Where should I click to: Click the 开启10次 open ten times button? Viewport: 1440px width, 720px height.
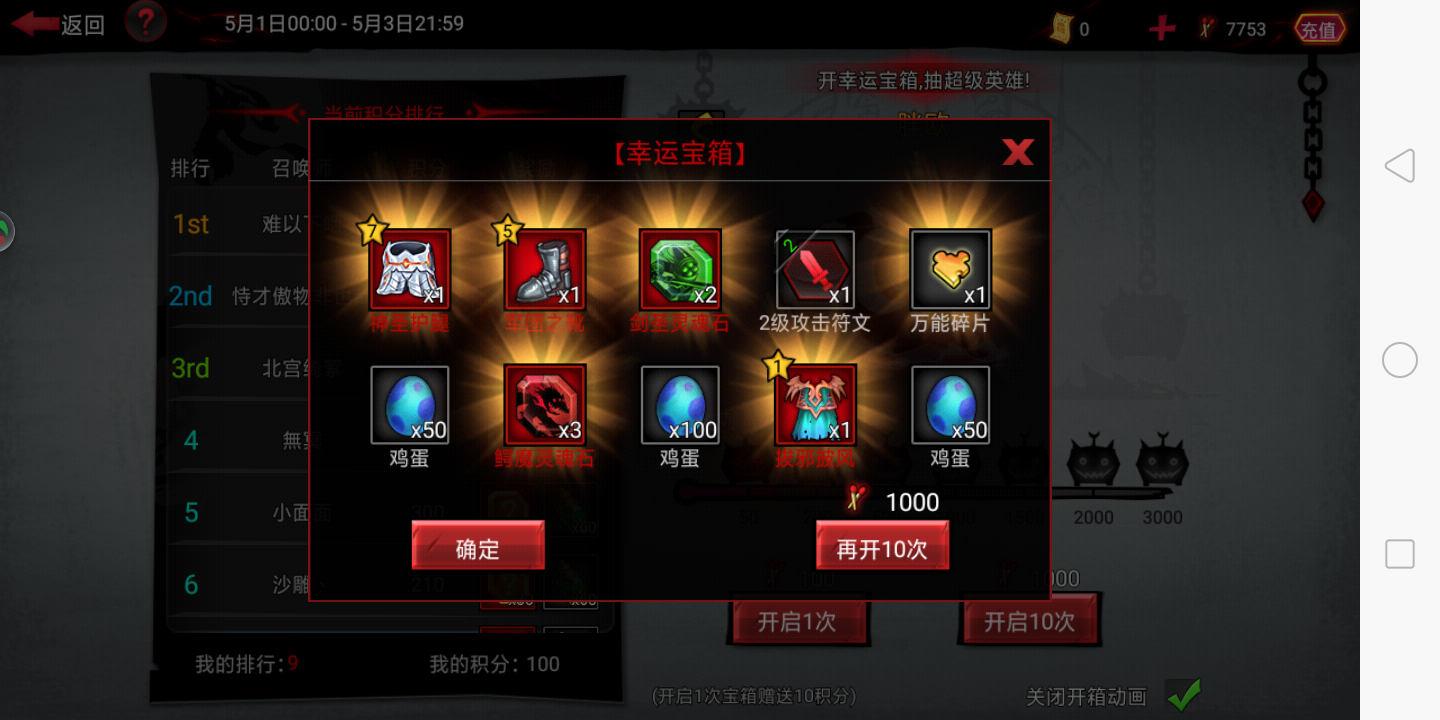pyautogui.click(x=1031, y=619)
